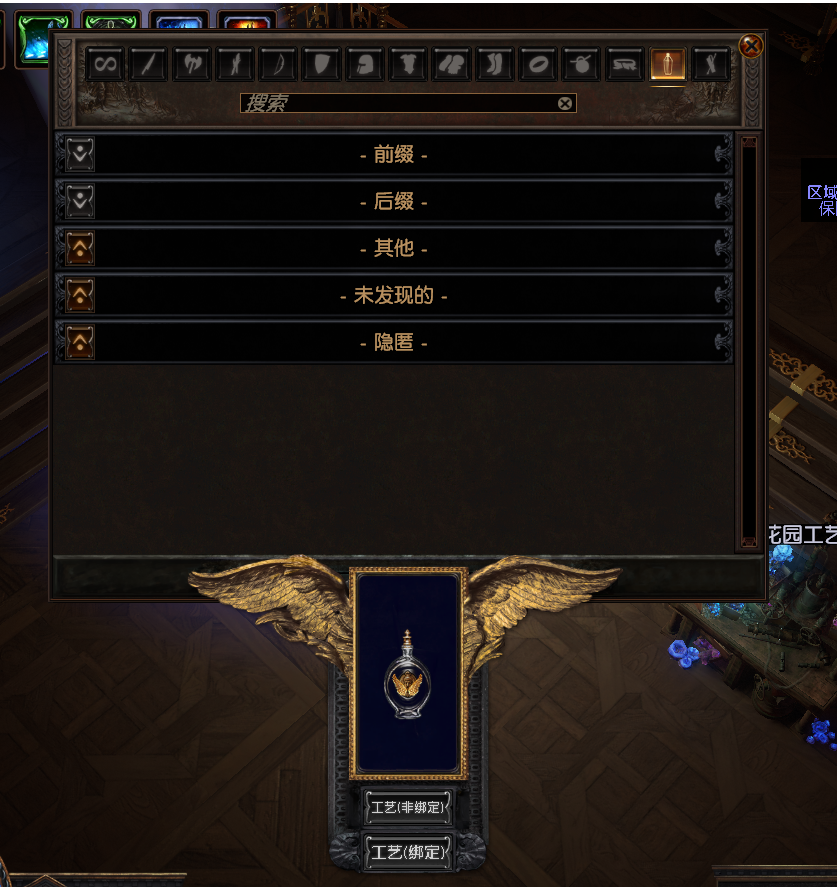Close the crafting bench window
The width and height of the screenshot is (837, 887).
click(x=751, y=46)
